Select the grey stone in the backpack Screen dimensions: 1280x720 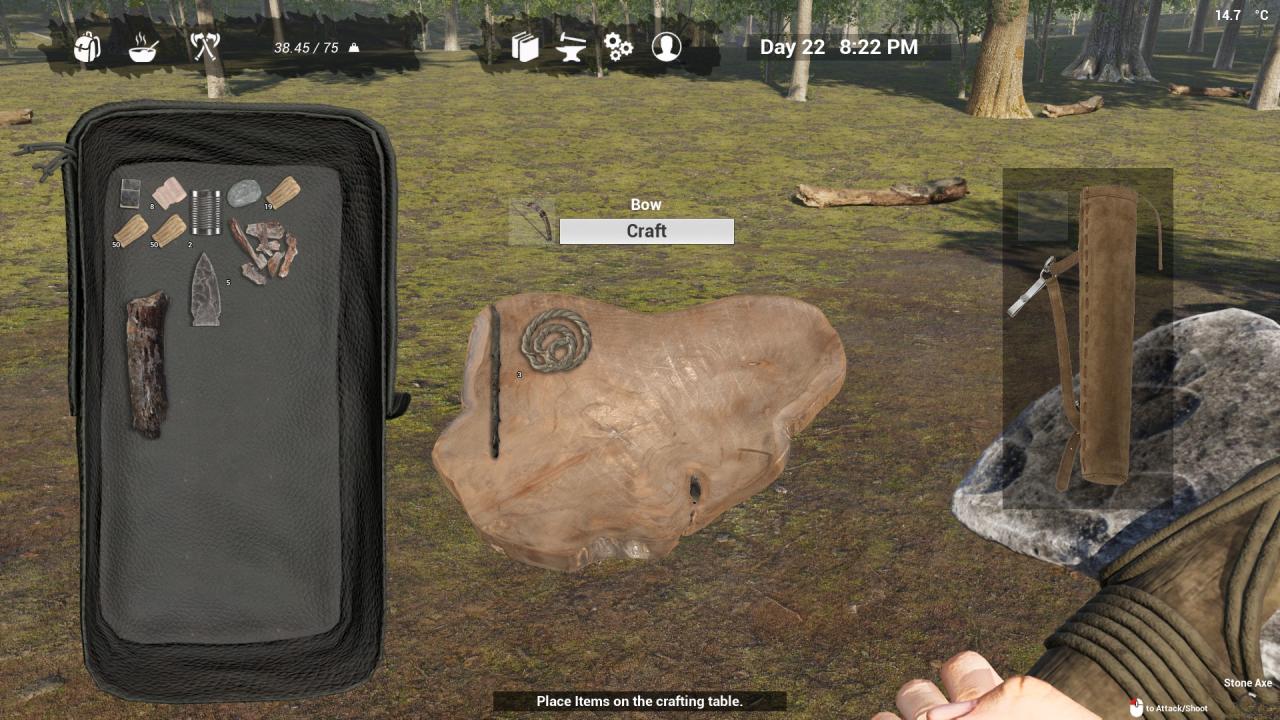[x=243, y=193]
